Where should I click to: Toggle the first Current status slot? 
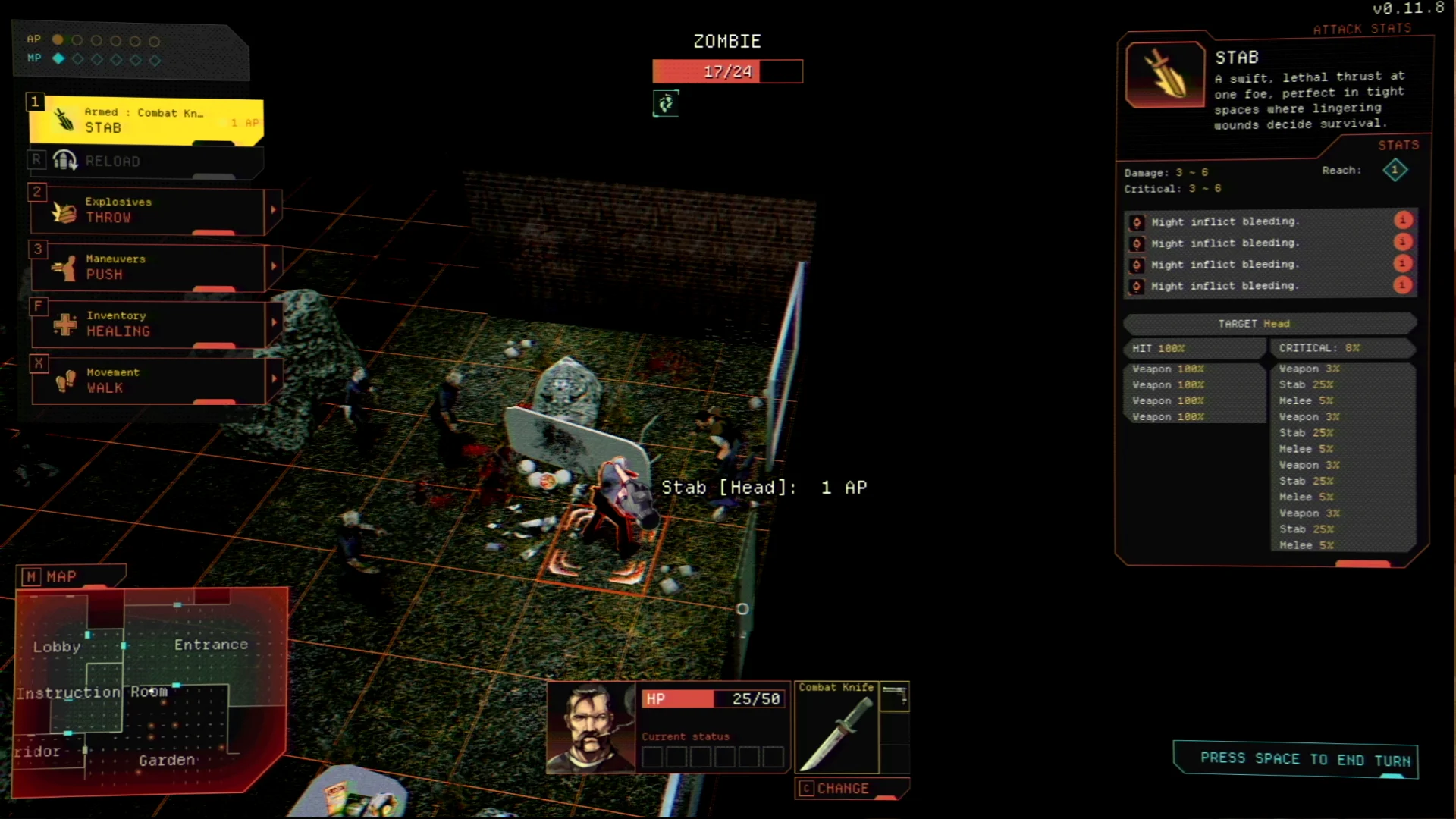click(x=653, y=756)
